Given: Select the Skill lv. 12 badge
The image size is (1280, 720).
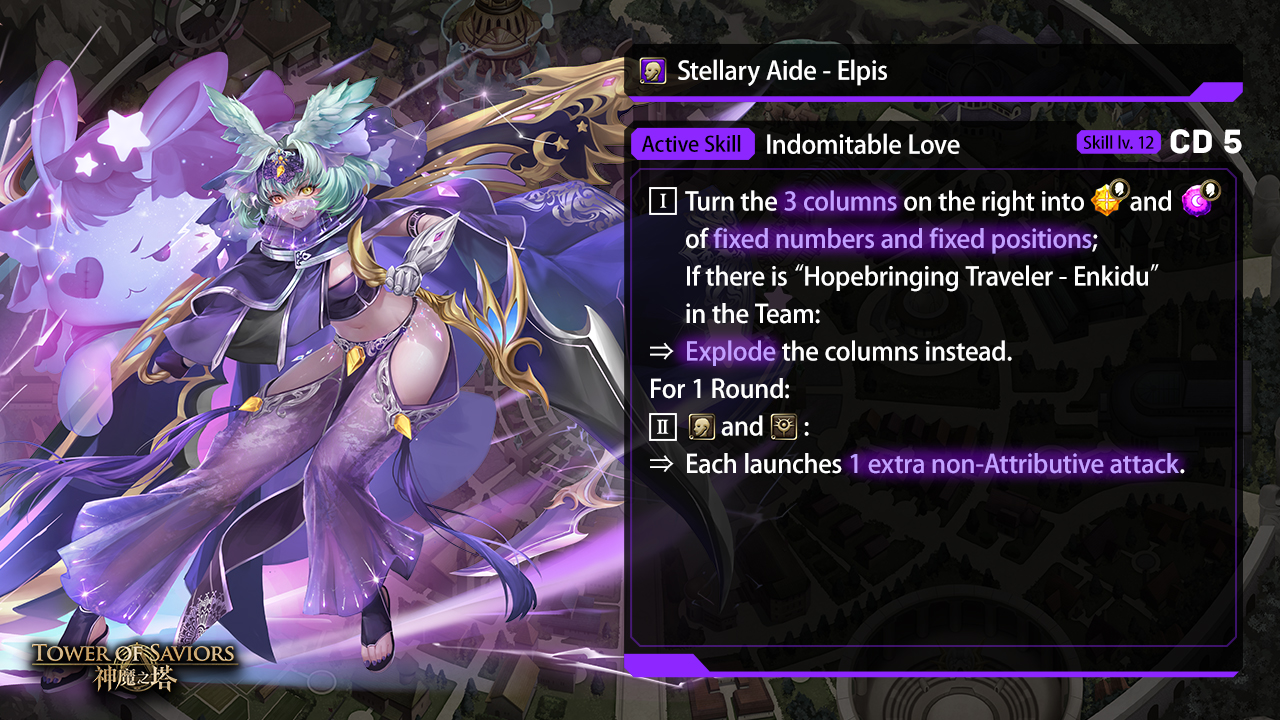Looking at the screenshot, I should [1119, 143].
